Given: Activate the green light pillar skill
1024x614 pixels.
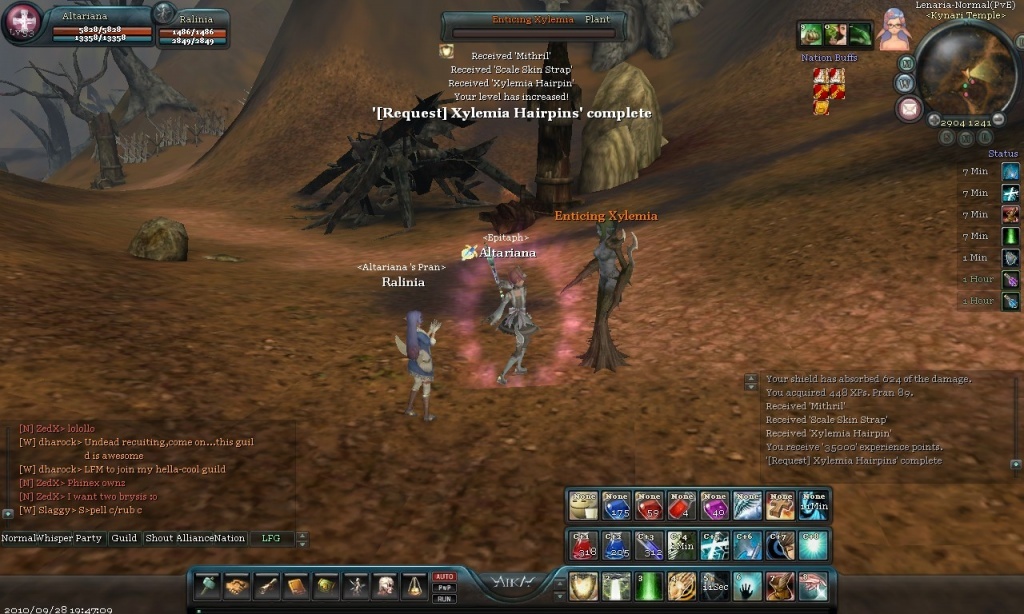Looking at the screenshot, I should [649, 586].
